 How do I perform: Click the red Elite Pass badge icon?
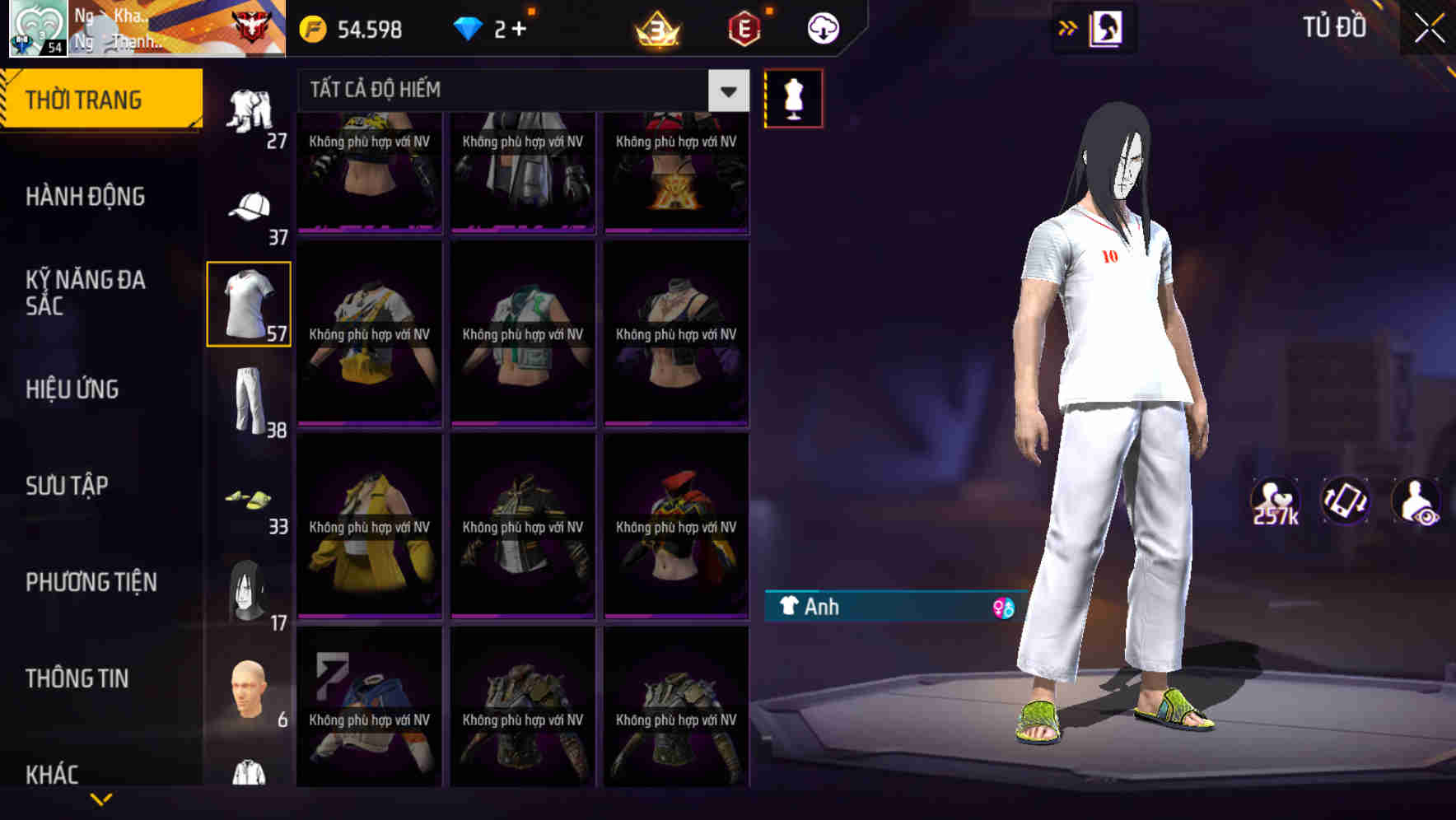click(x=744, y=30)
